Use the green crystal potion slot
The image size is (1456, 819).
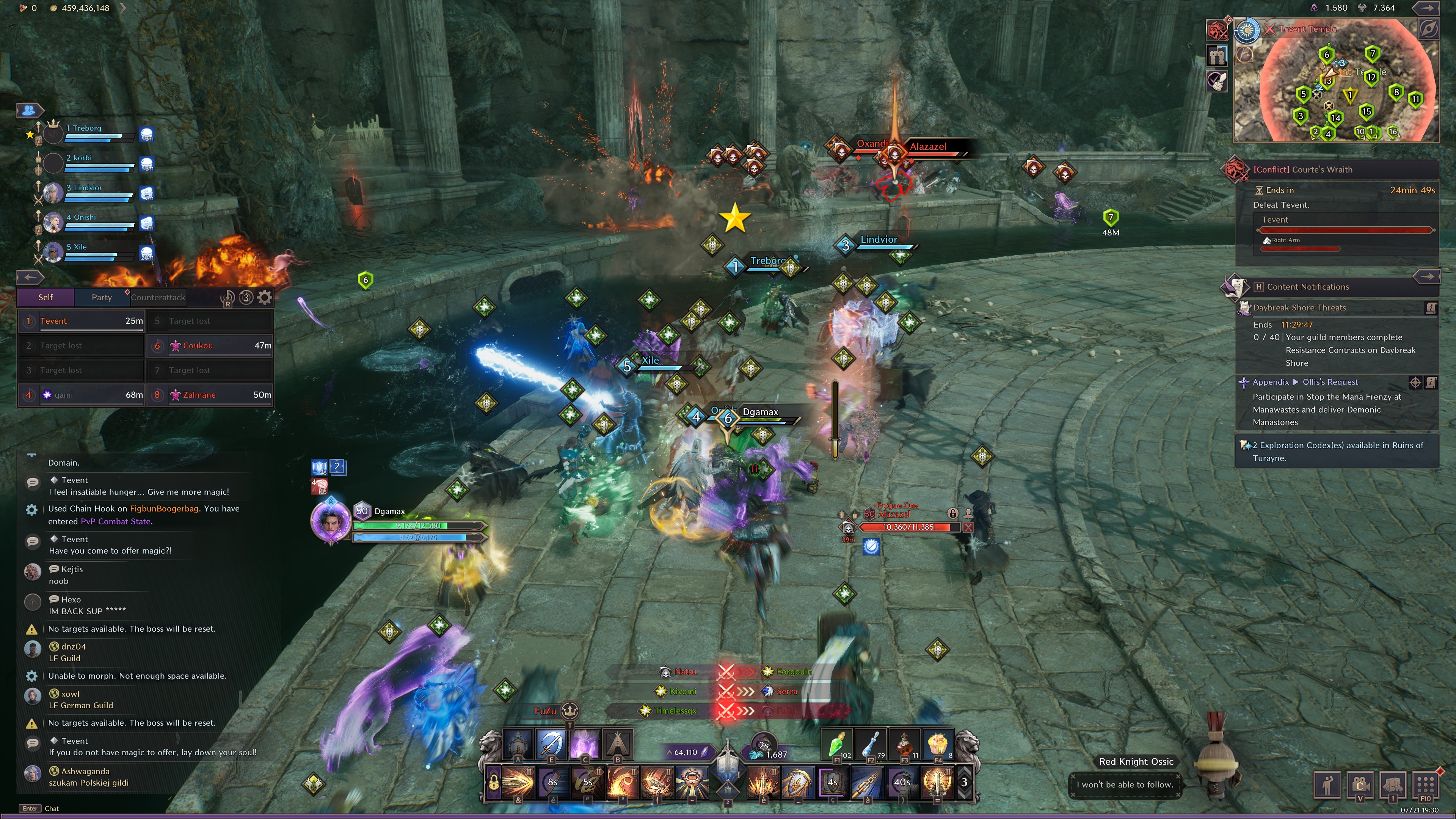[x=836, y=744]
